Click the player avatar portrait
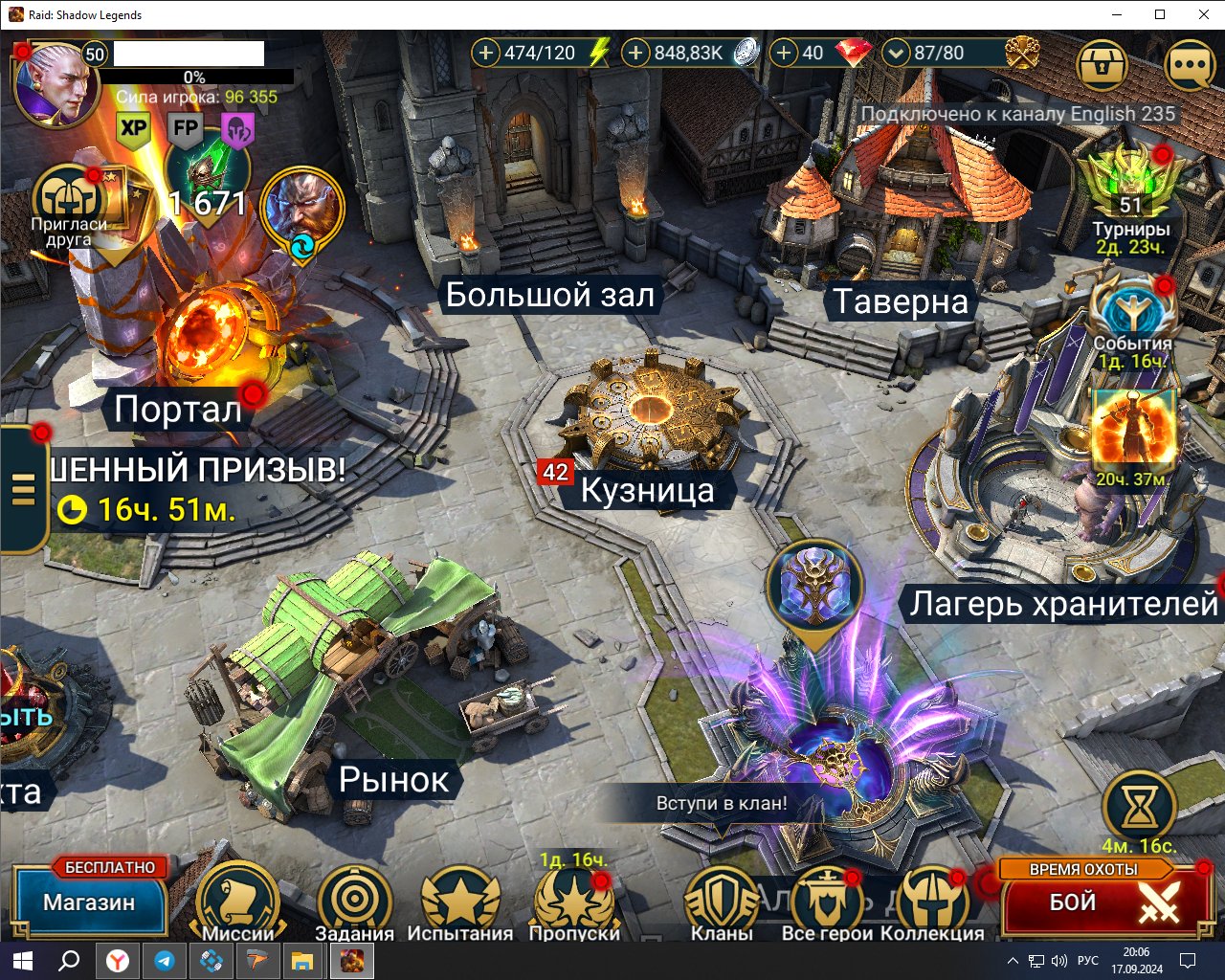 point(56,86)
